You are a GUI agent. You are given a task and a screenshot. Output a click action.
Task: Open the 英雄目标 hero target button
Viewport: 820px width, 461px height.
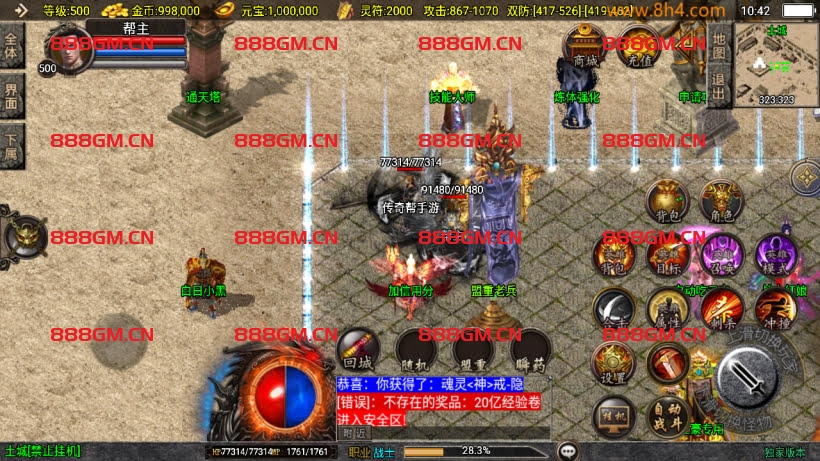(667, 254)
